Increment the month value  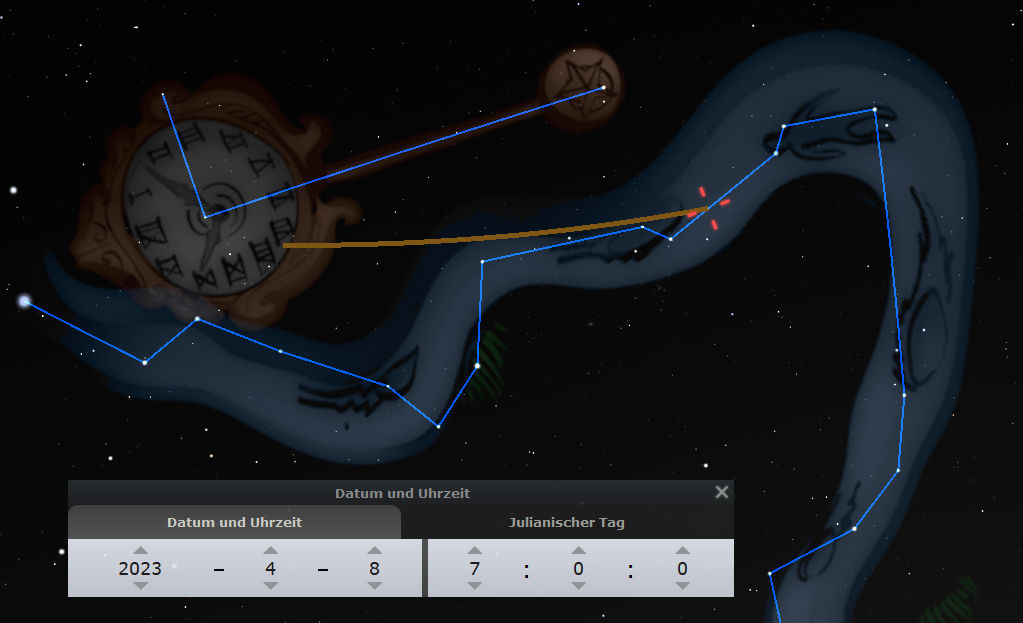pos(270,550)
